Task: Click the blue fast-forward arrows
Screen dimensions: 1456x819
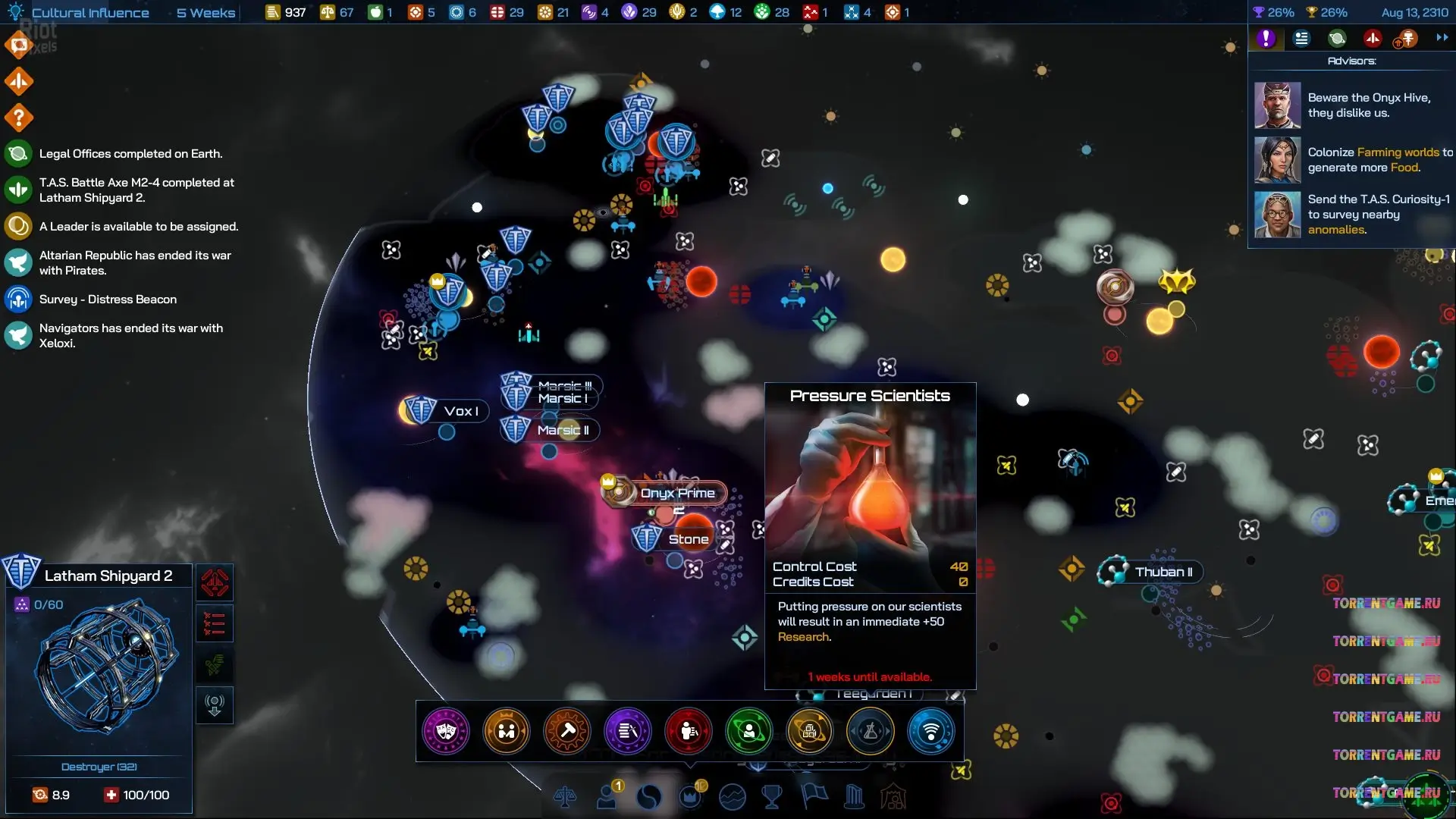Action: 1442,38
